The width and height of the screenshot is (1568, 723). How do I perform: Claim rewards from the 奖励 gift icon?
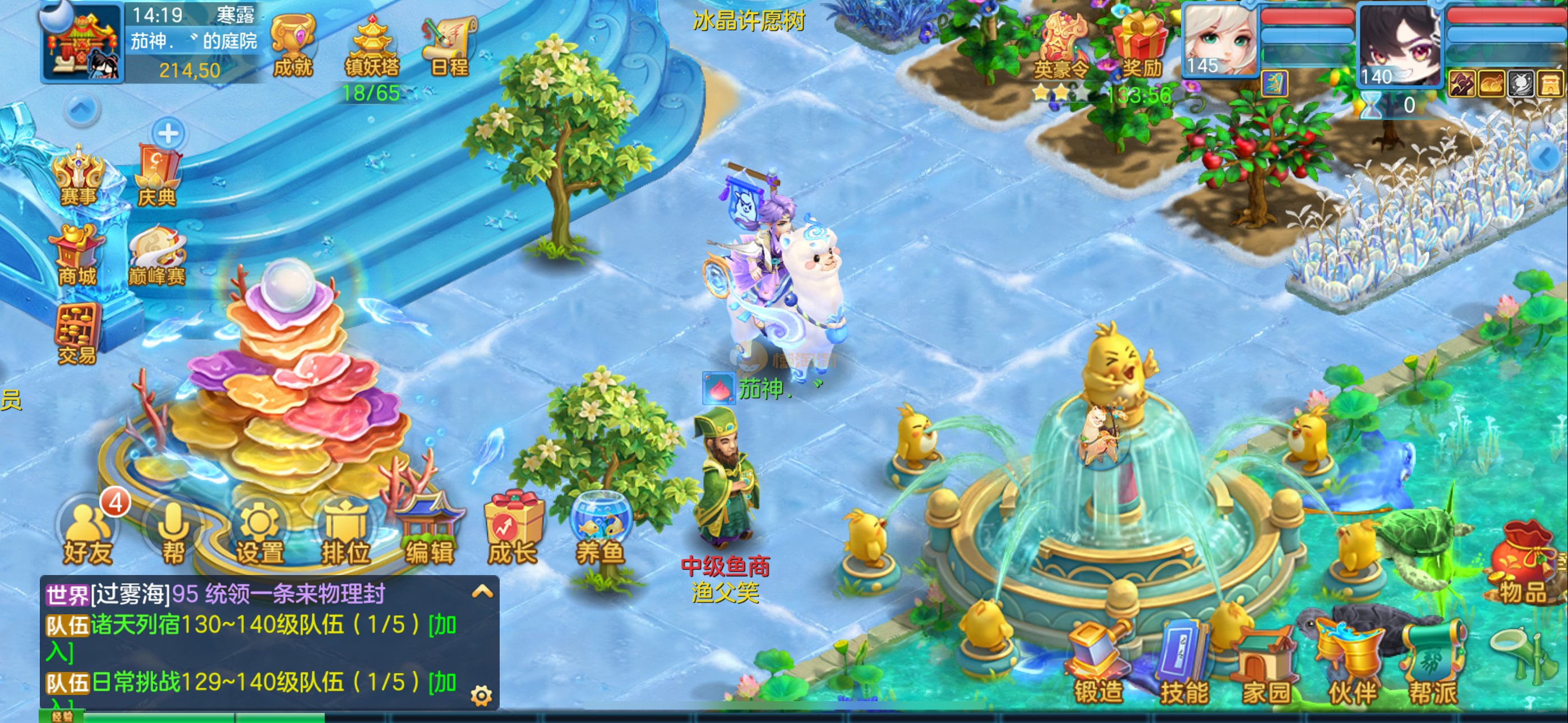pos(1141,45)
